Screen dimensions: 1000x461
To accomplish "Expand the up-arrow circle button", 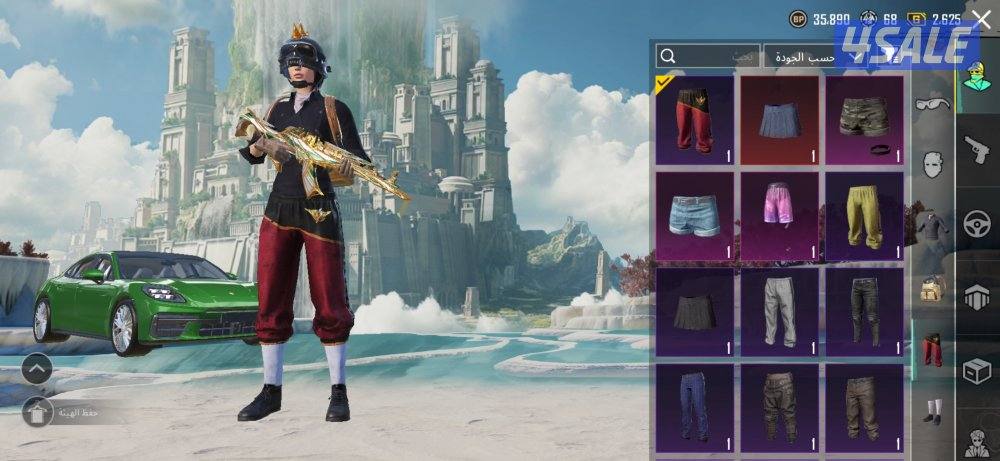I will 37,369.
